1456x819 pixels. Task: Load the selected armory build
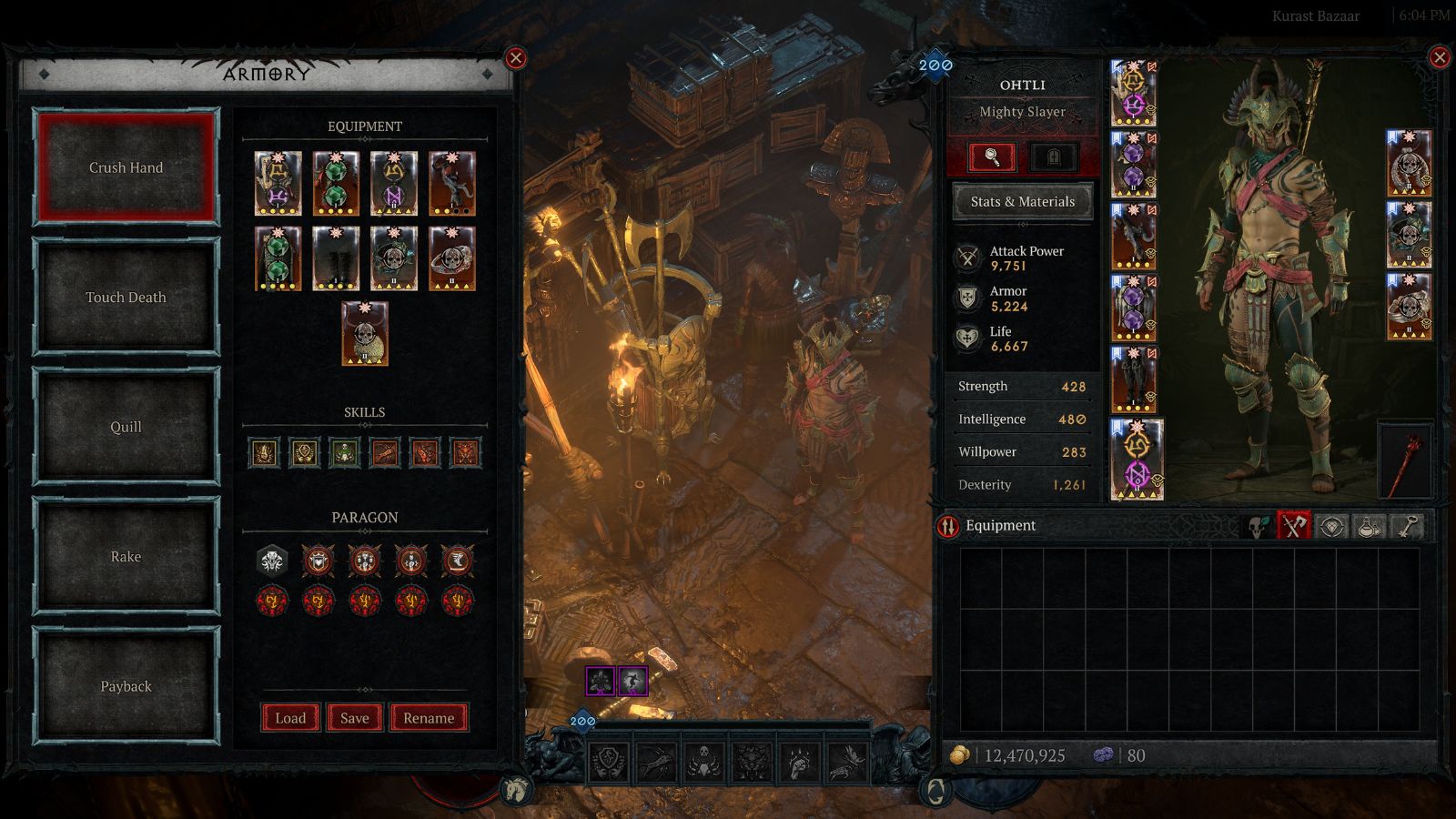(290, 718)
